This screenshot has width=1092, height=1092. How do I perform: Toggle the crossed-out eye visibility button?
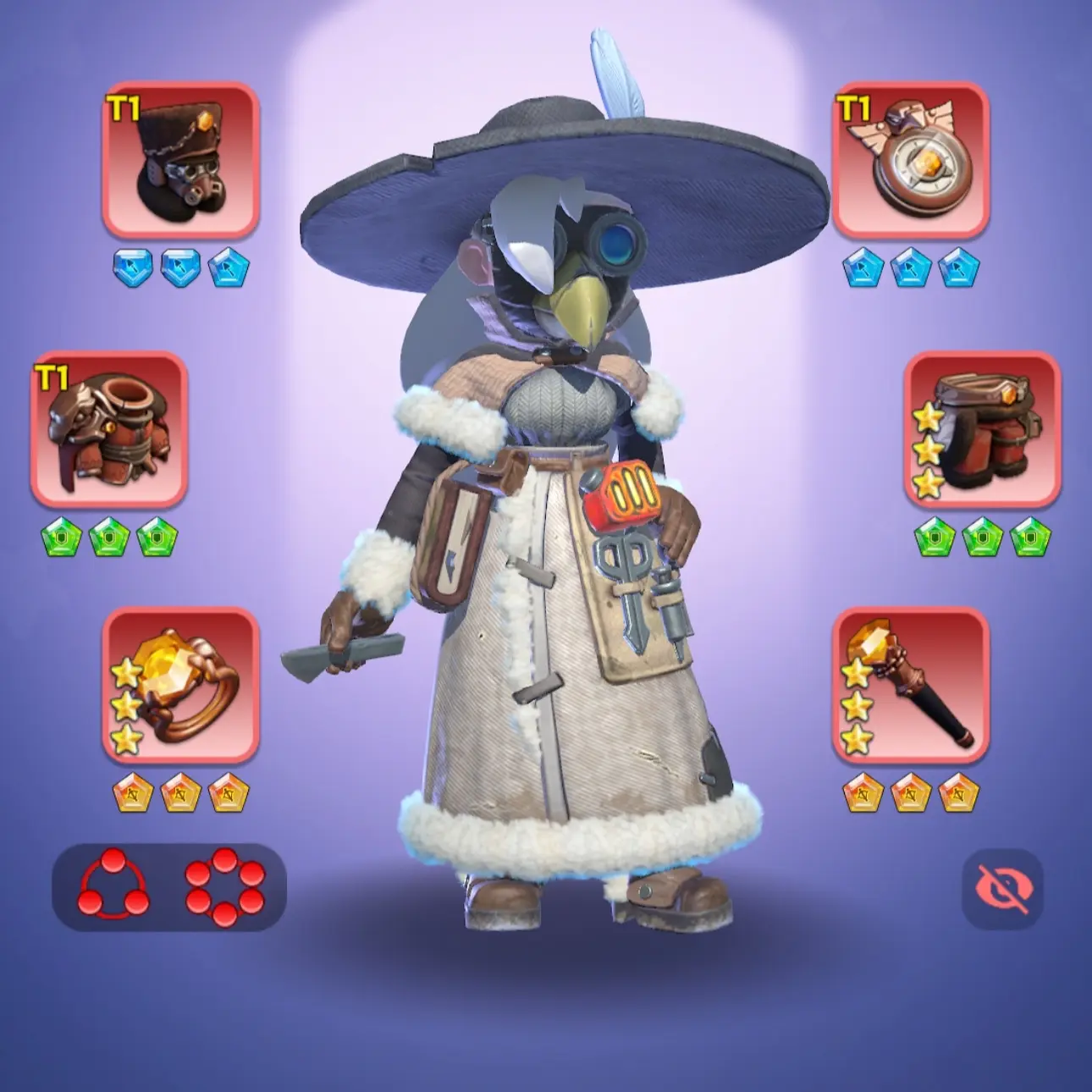1003,889
